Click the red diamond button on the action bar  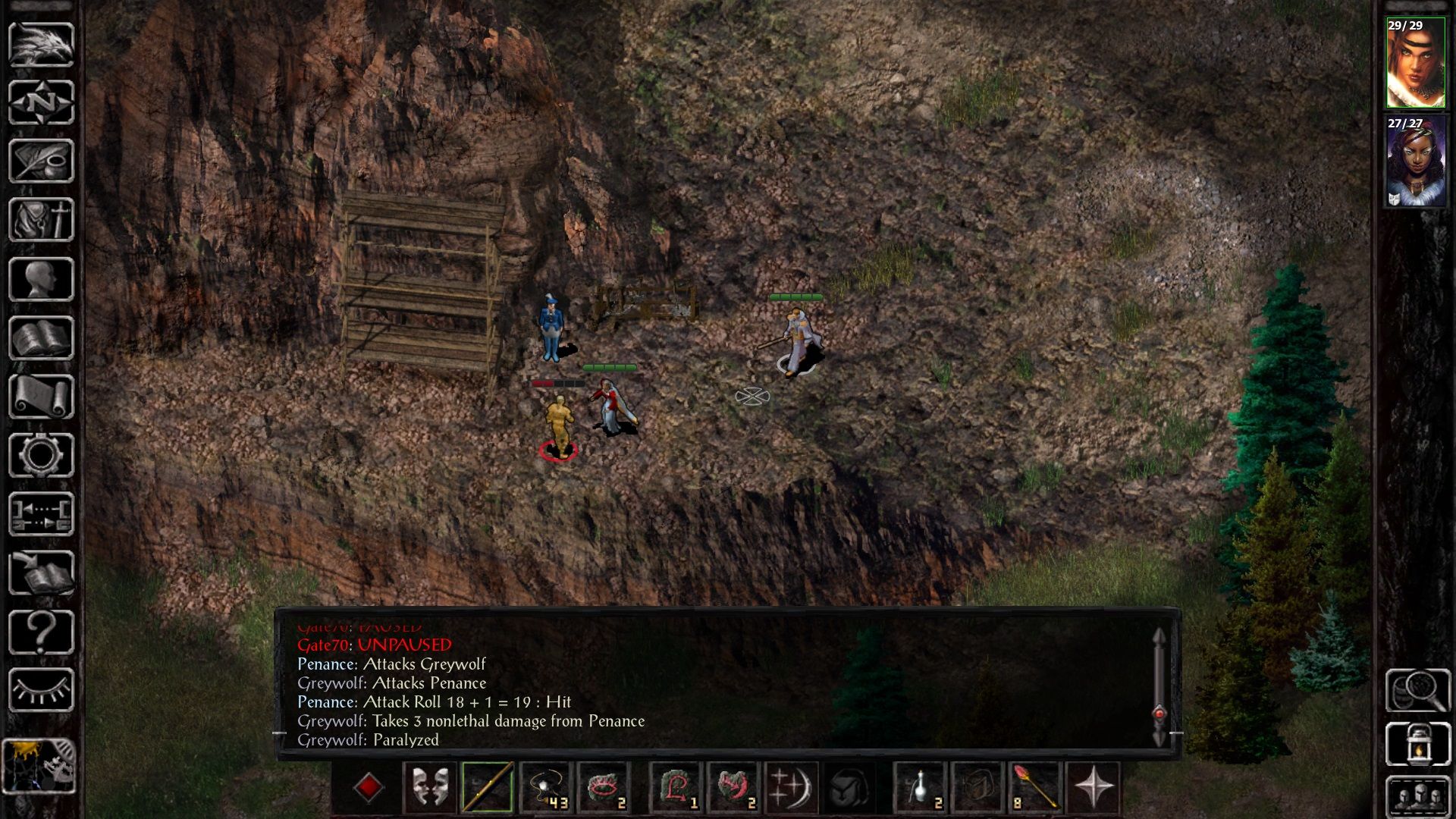coord(369,787)
